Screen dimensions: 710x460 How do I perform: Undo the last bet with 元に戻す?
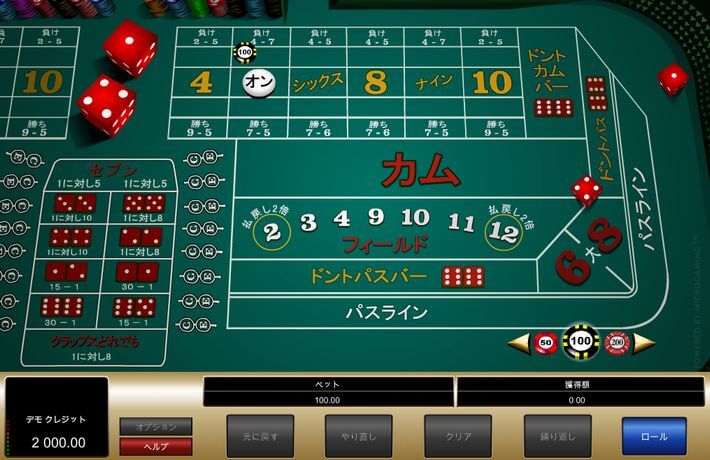click(260, 436)
